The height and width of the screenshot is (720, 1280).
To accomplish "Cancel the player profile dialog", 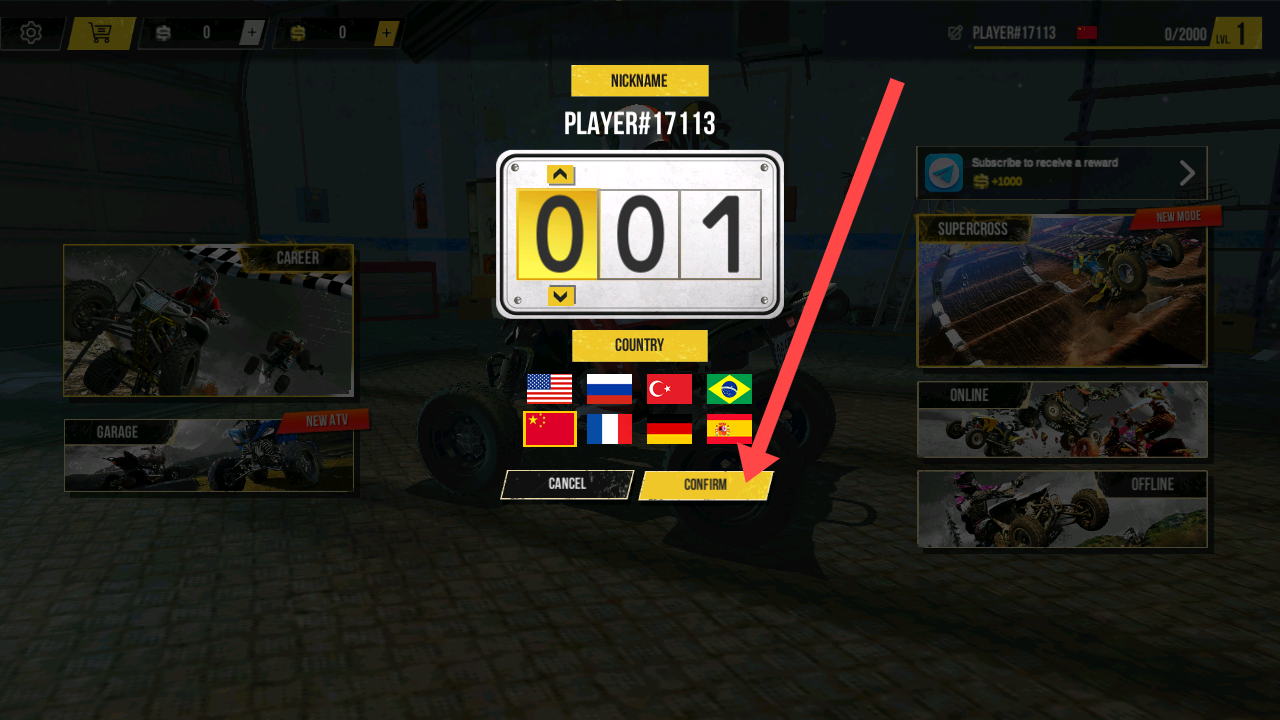I will click(x=567, y=484).
